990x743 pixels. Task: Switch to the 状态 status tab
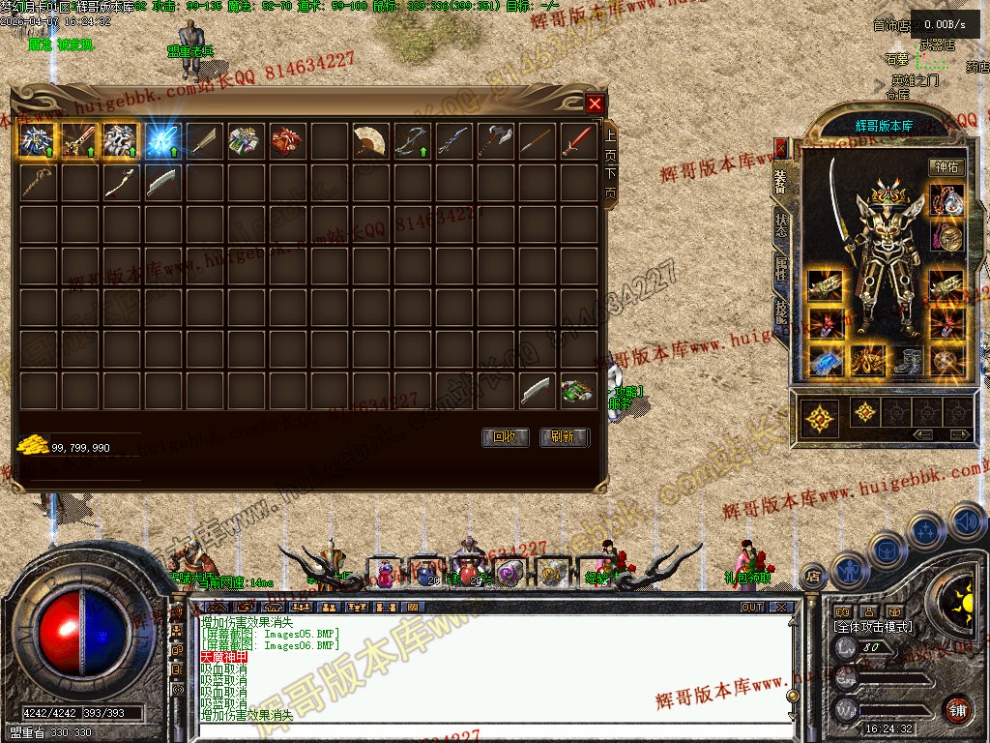tap(780, 226)
